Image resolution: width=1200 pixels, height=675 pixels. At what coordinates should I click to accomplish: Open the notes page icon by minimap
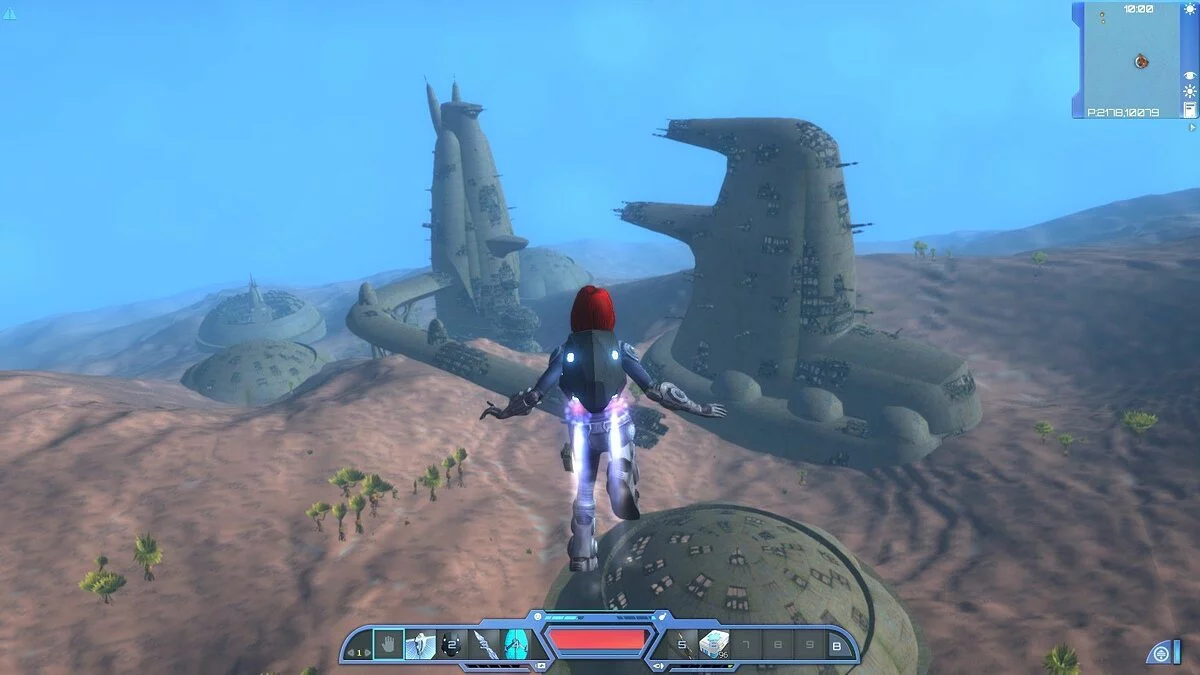[1190, 109]
